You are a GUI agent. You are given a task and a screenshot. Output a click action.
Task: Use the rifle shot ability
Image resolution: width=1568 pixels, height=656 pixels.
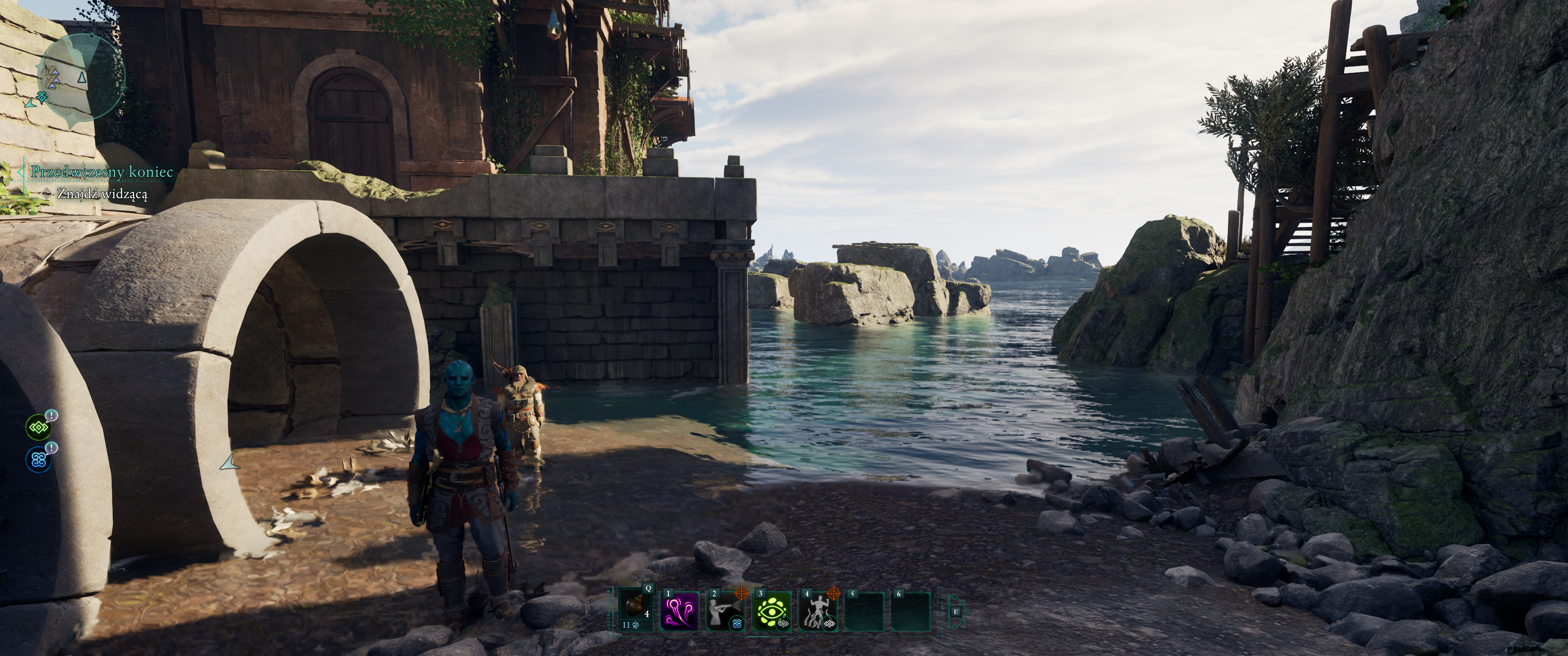pyautogui.click(x=726, y=610)
